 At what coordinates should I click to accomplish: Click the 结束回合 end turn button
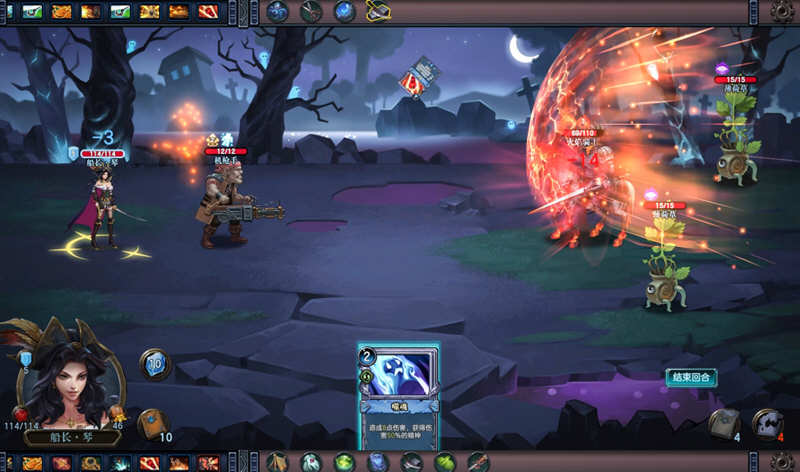click(x=691, y=377)
